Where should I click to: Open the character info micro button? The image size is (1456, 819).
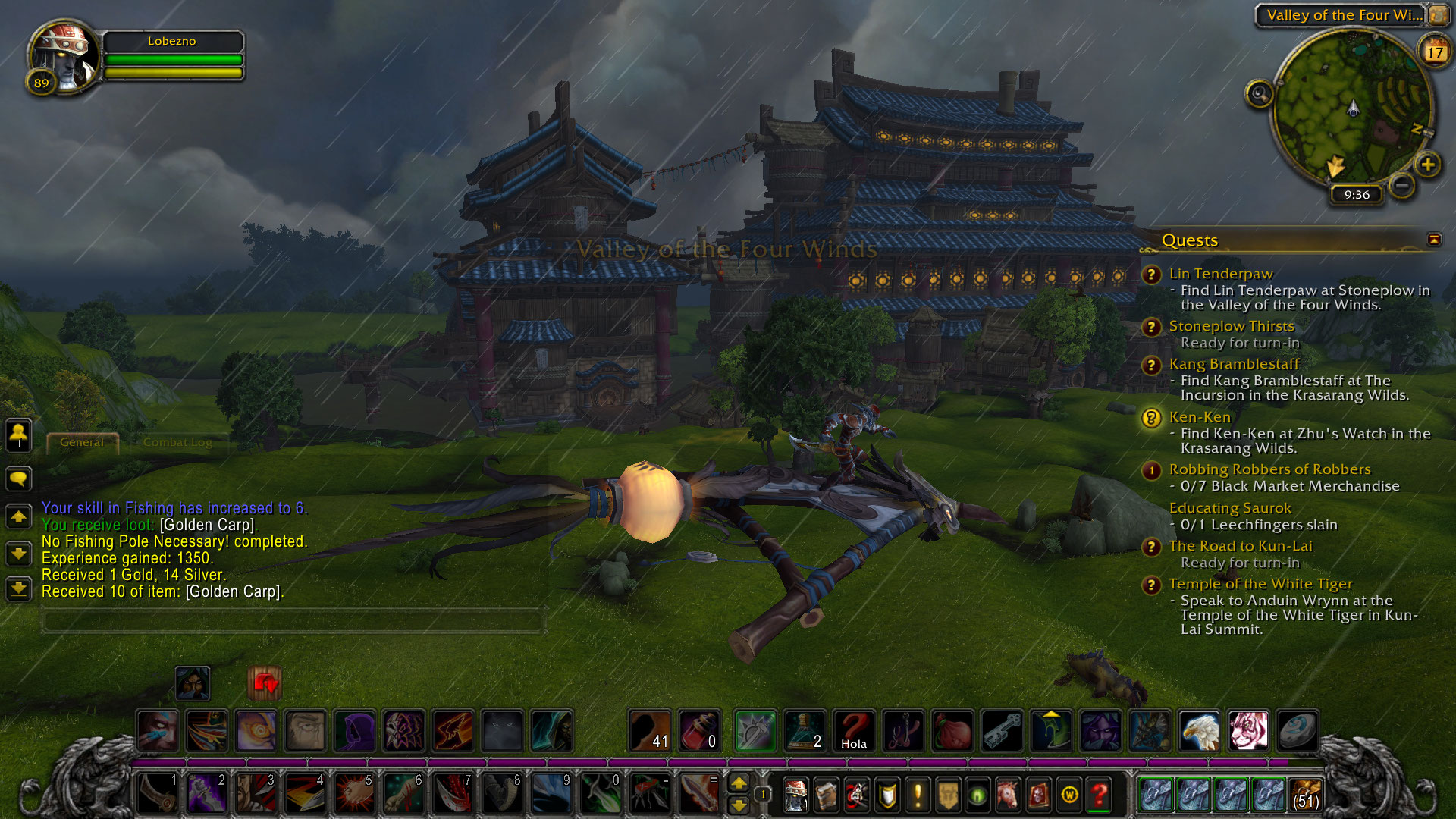point(795,795)
